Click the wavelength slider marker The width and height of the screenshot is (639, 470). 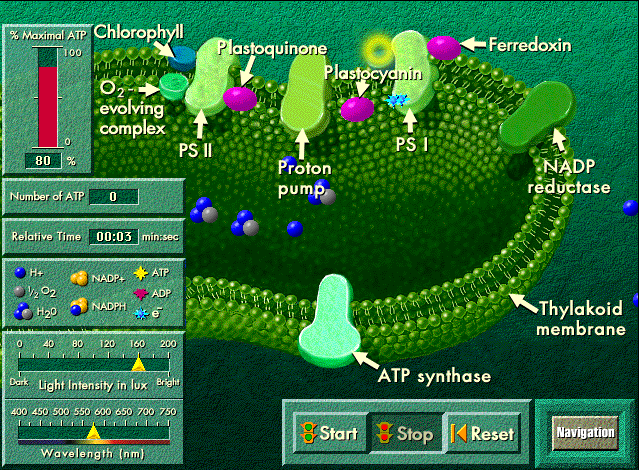[x=93, y=433]
